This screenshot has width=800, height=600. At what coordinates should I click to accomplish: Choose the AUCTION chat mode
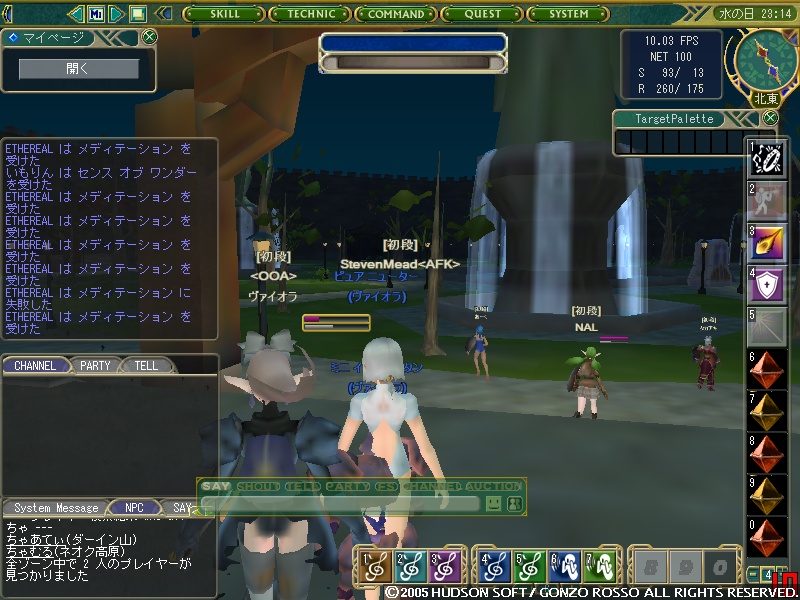click(494, 486)
